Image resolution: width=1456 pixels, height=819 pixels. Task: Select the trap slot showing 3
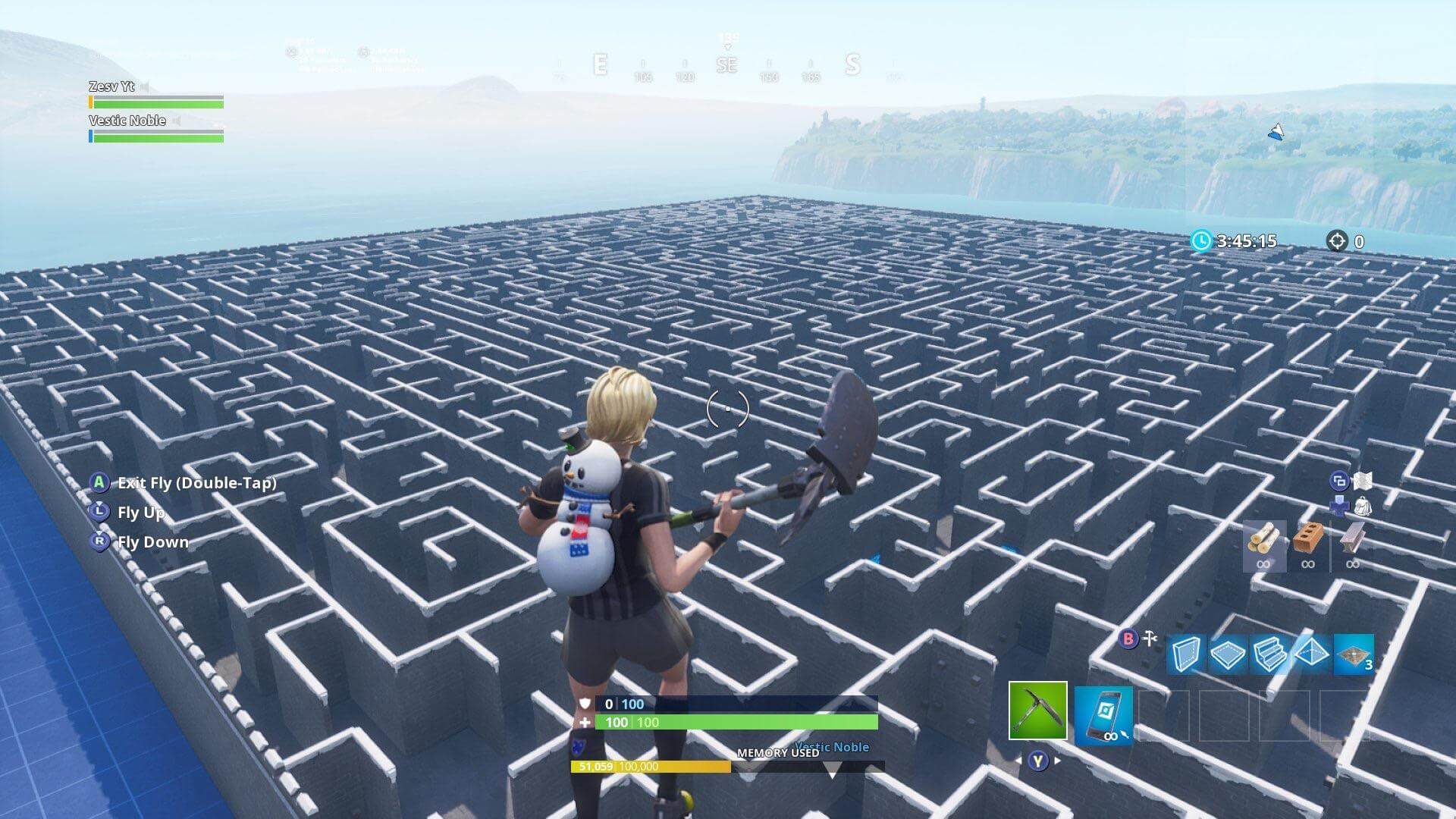pos(1353,653)
